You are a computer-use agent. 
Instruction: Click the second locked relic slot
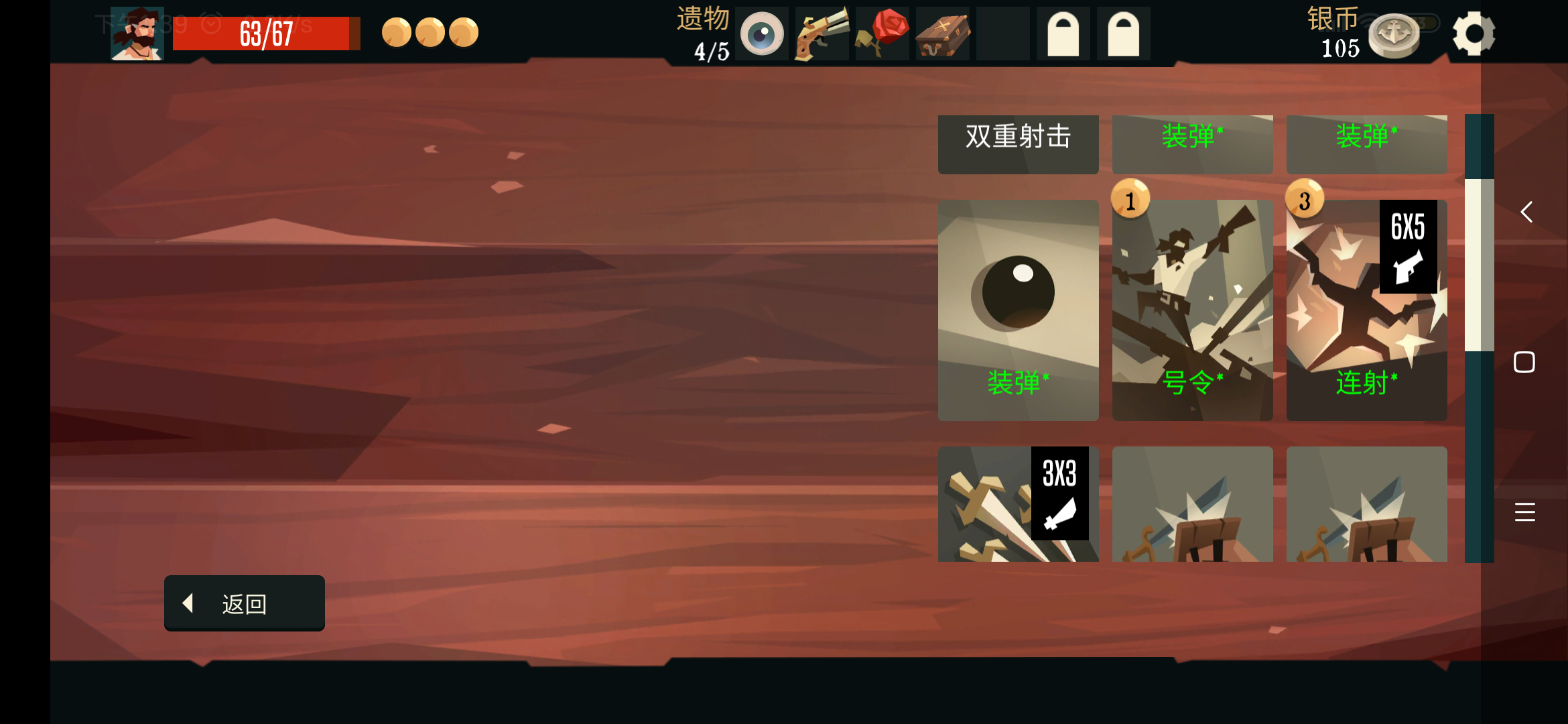(1123, 32)
